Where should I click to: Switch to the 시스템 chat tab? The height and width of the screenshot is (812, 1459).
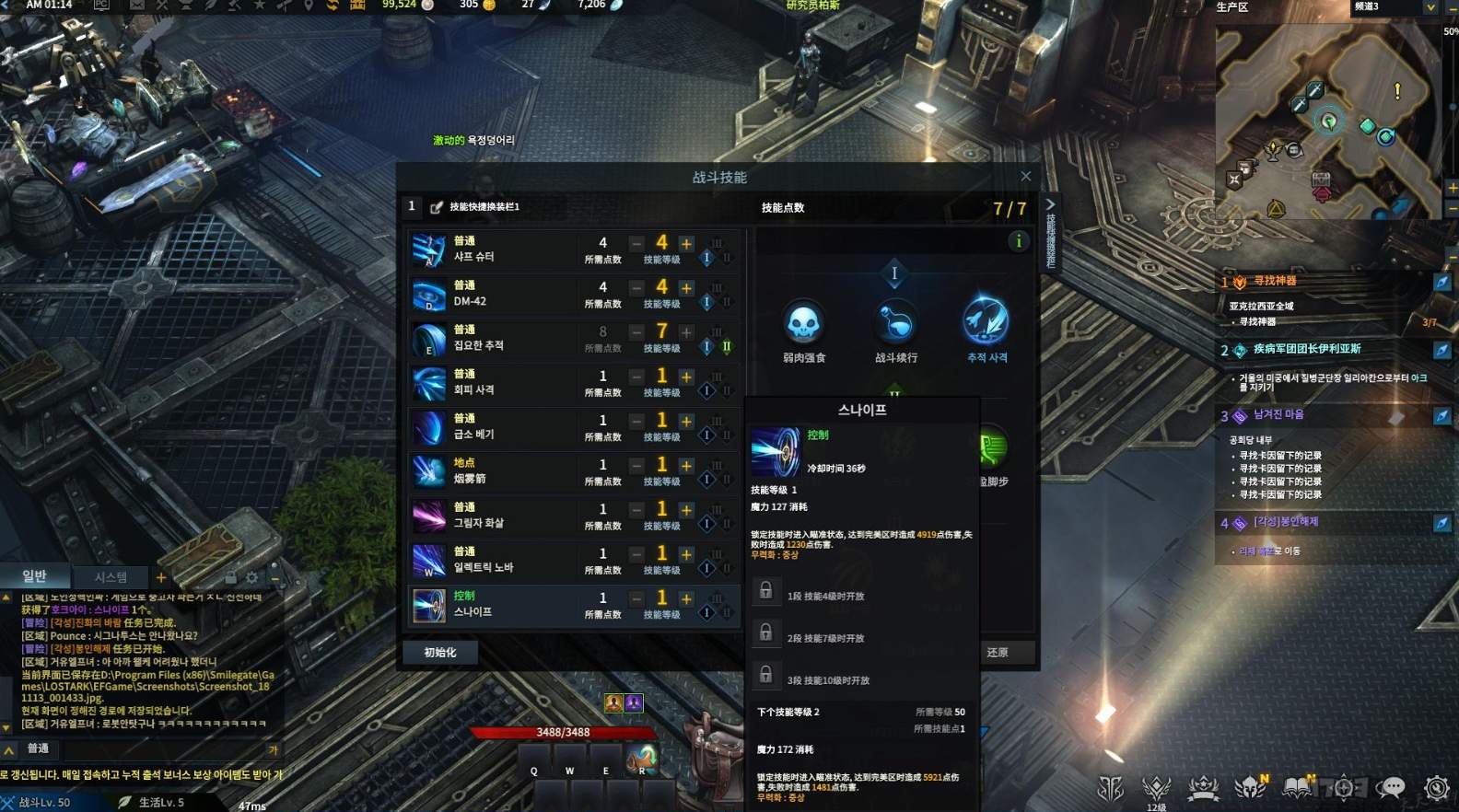[x=111, y=576]
